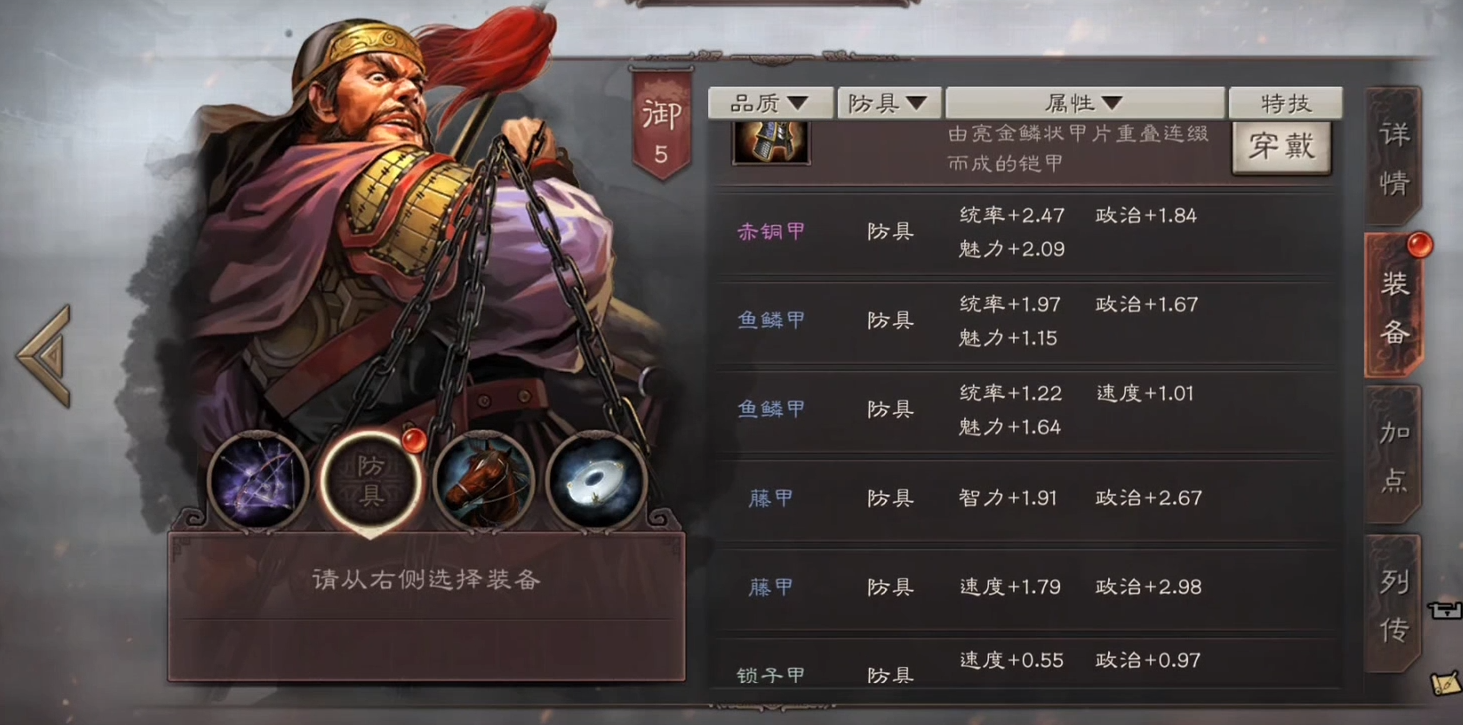The height and width of the screenshot is (725, 1463).
Task: Select the weapon equipment slot with purple bow
Action: click(258, 482)
